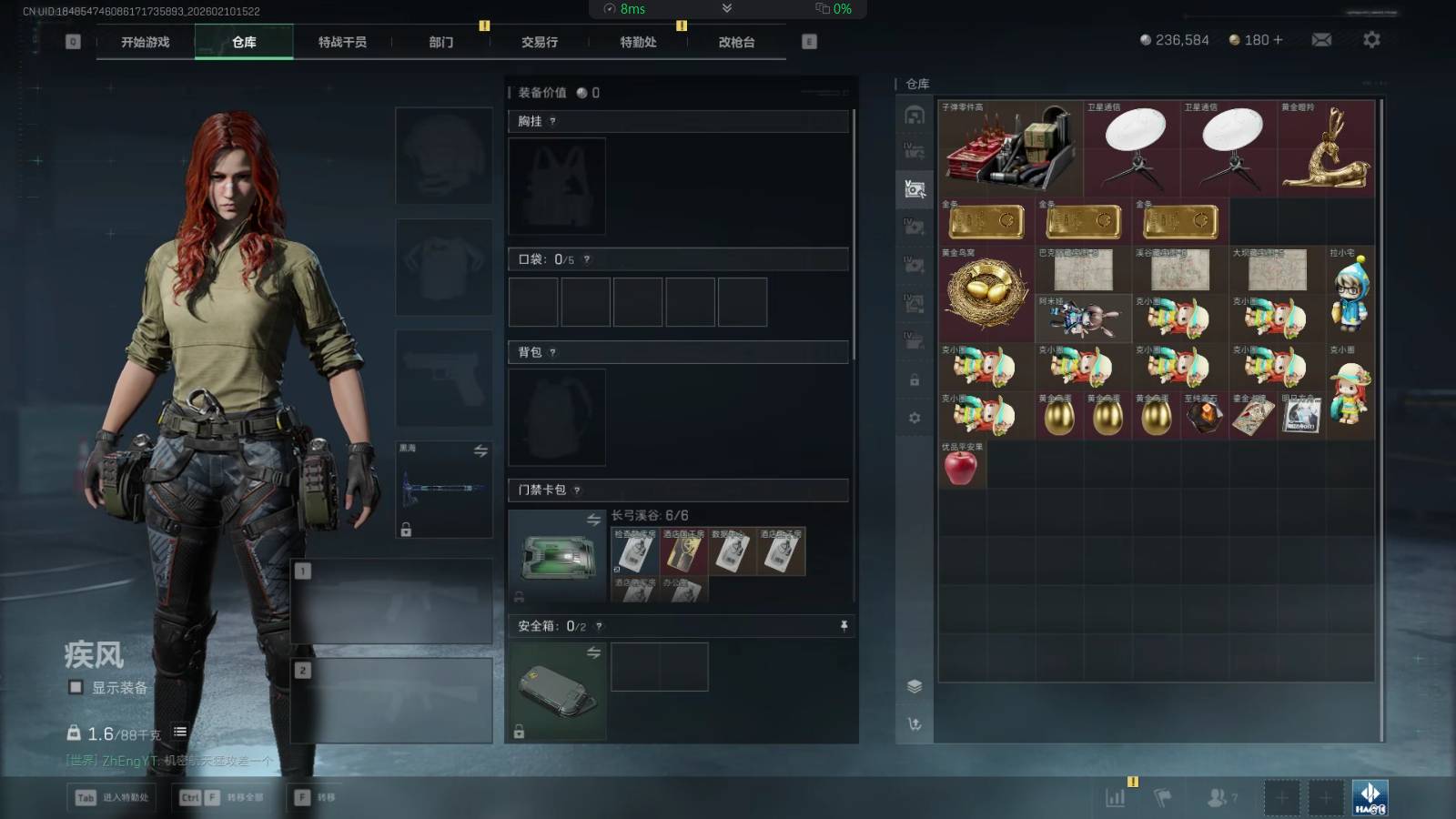The height and width of the screenshot is (819, 1456).
Task: Open the weight details list icon
Action: tap(180, 732)
